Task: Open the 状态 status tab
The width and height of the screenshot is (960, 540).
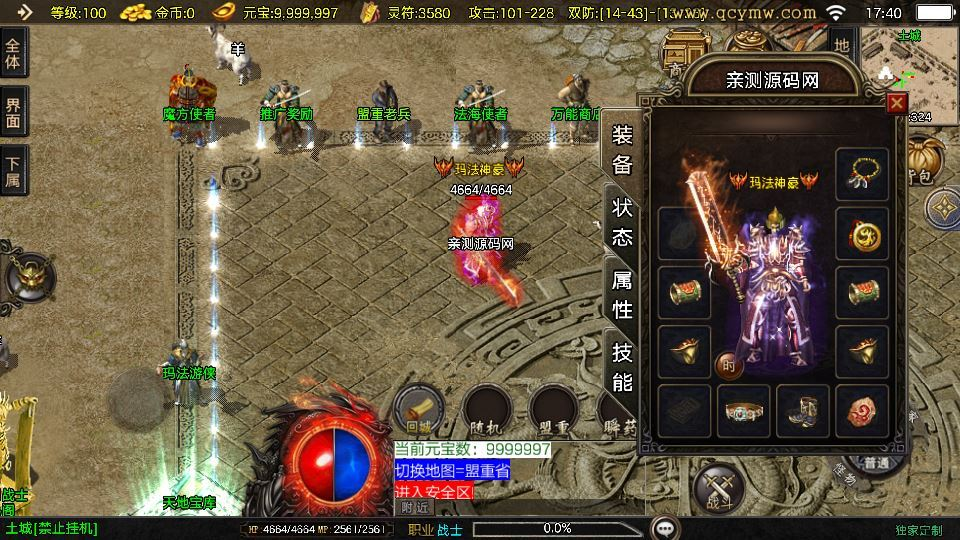Action: coord(621,222)
